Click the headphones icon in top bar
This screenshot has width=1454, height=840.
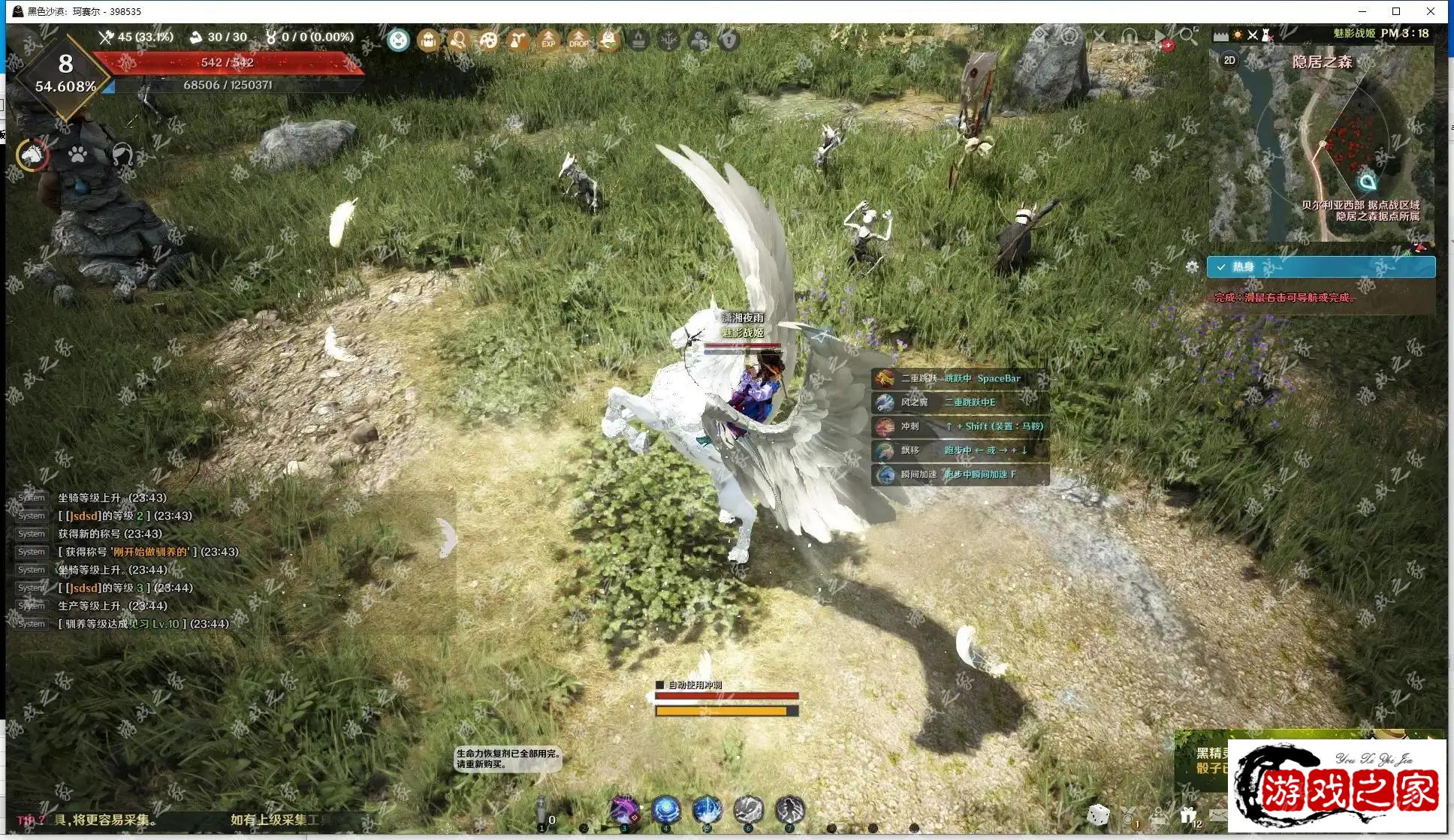click(1129, 35)
